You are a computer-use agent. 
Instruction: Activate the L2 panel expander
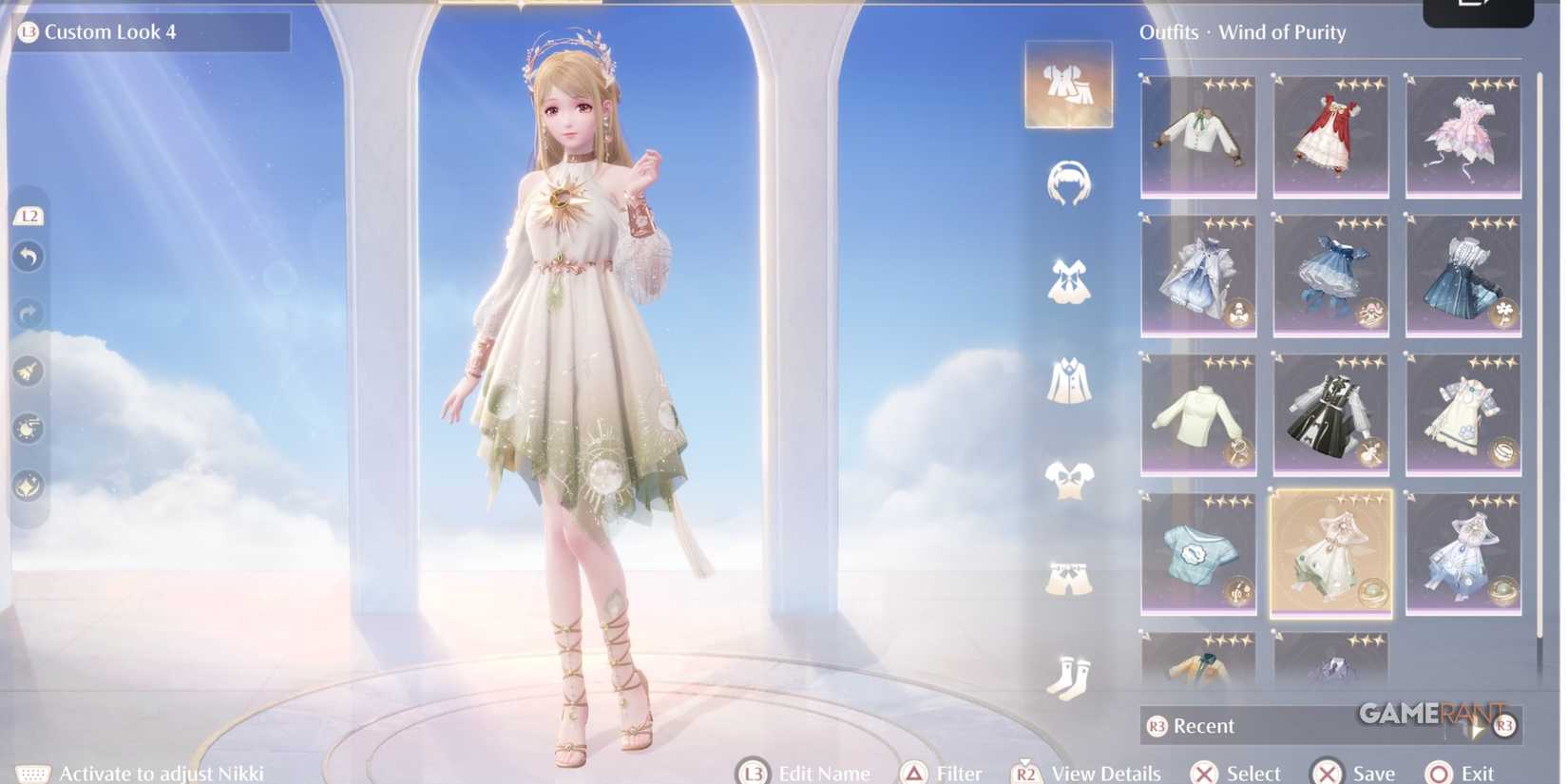tap(29, 216)
